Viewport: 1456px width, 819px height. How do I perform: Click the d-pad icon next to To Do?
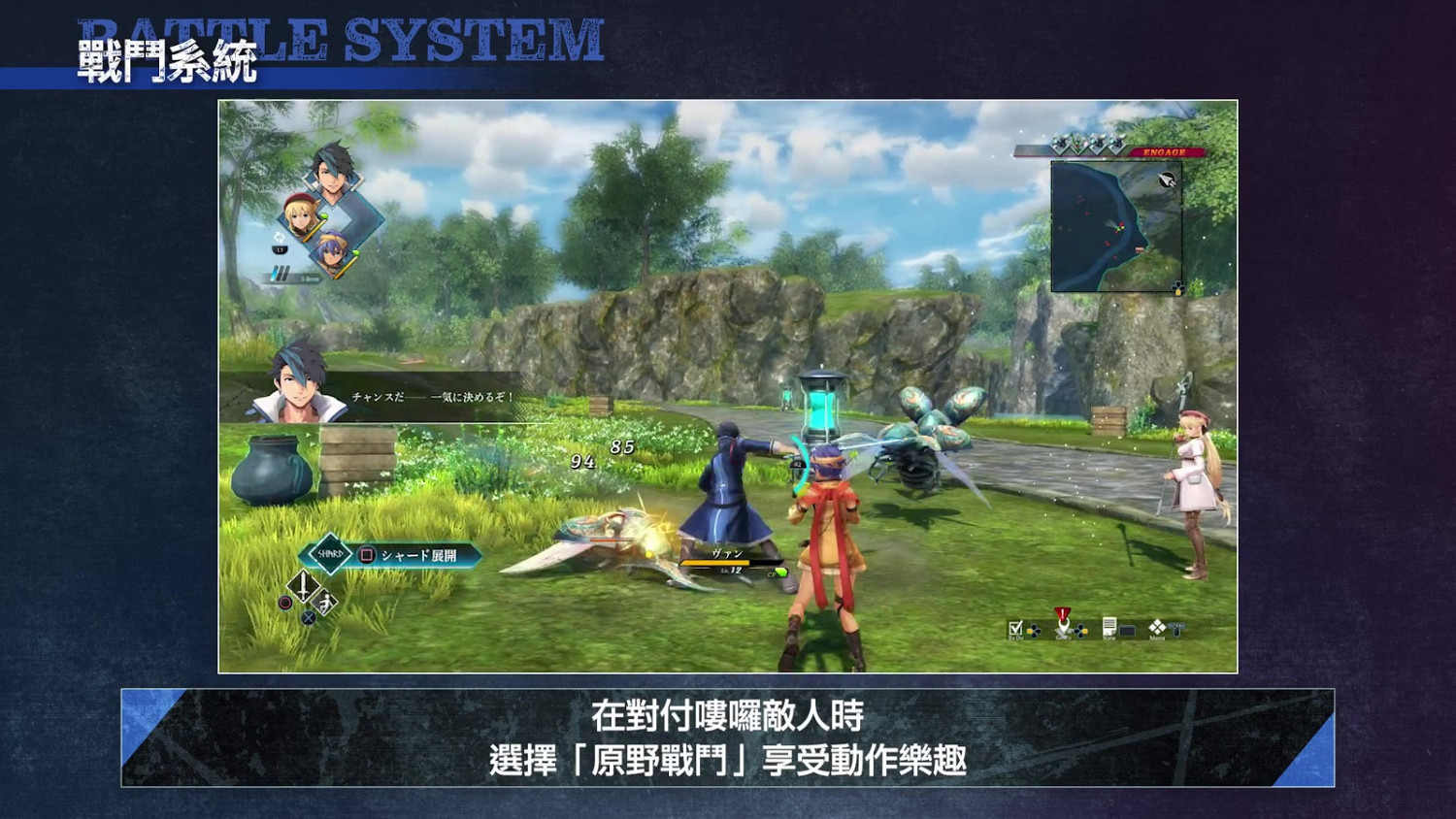1034,630
